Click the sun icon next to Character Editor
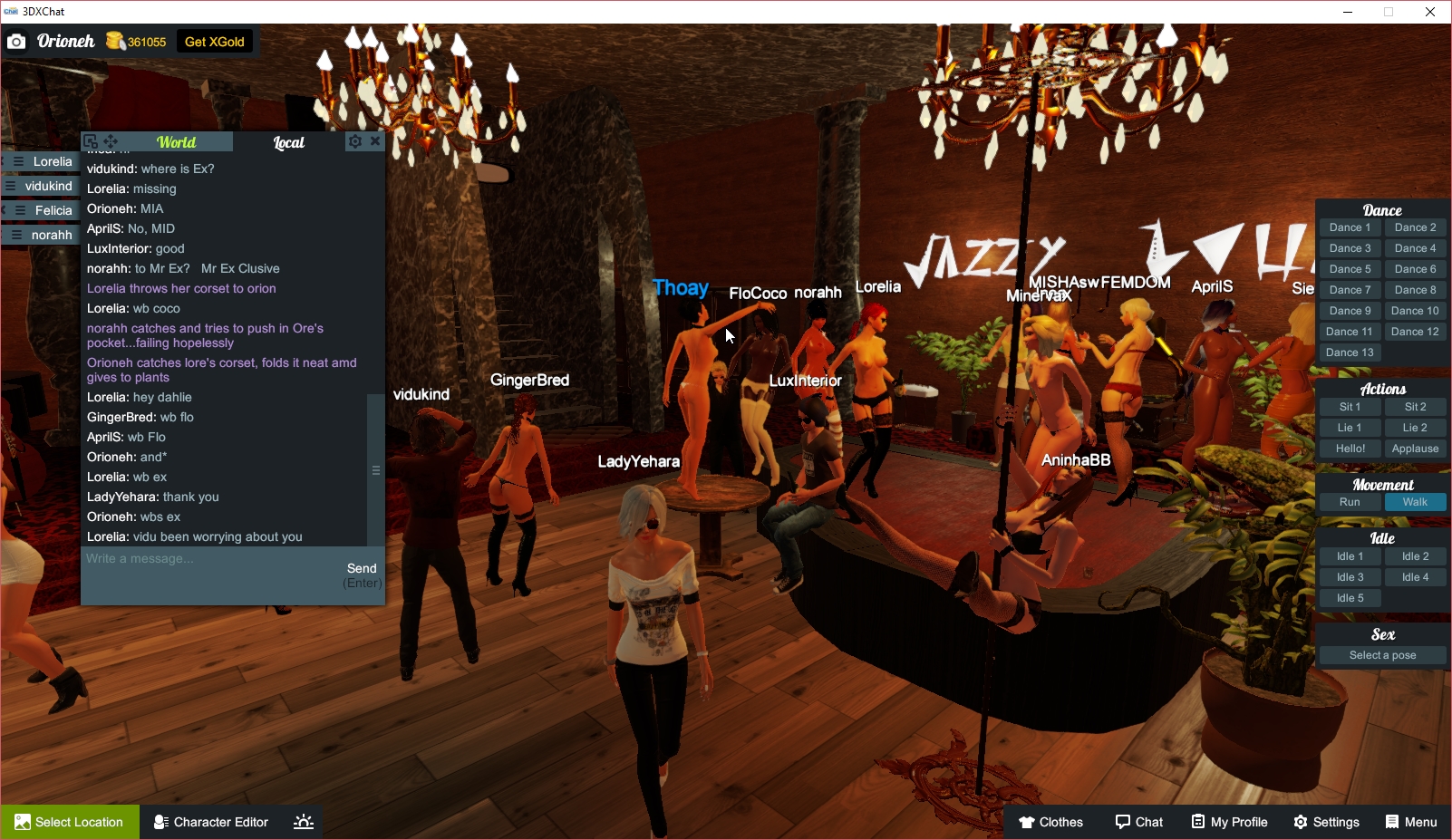 point(303,822)
